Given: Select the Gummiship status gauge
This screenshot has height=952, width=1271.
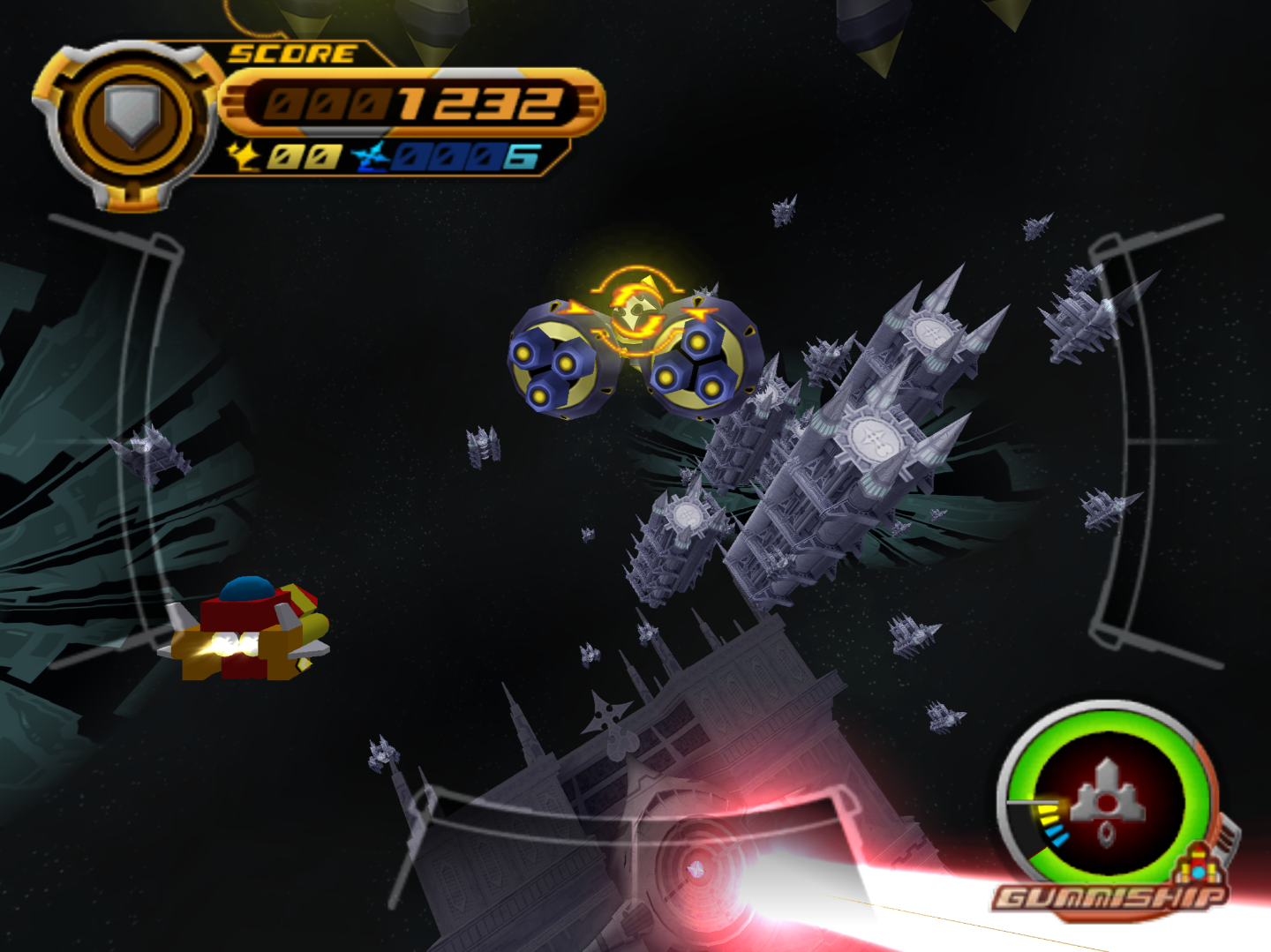Looking at the screenshot, I should (1108, 798).
